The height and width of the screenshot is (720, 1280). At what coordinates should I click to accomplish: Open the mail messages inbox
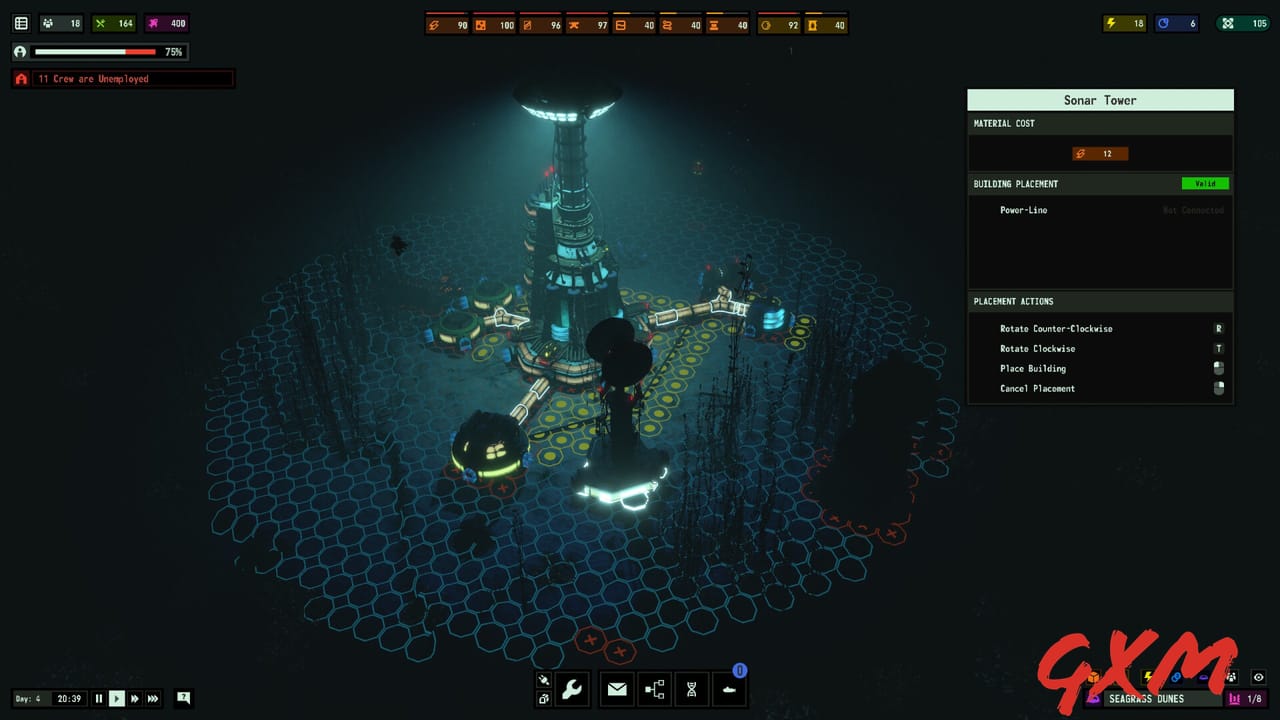tap(617, 688)
